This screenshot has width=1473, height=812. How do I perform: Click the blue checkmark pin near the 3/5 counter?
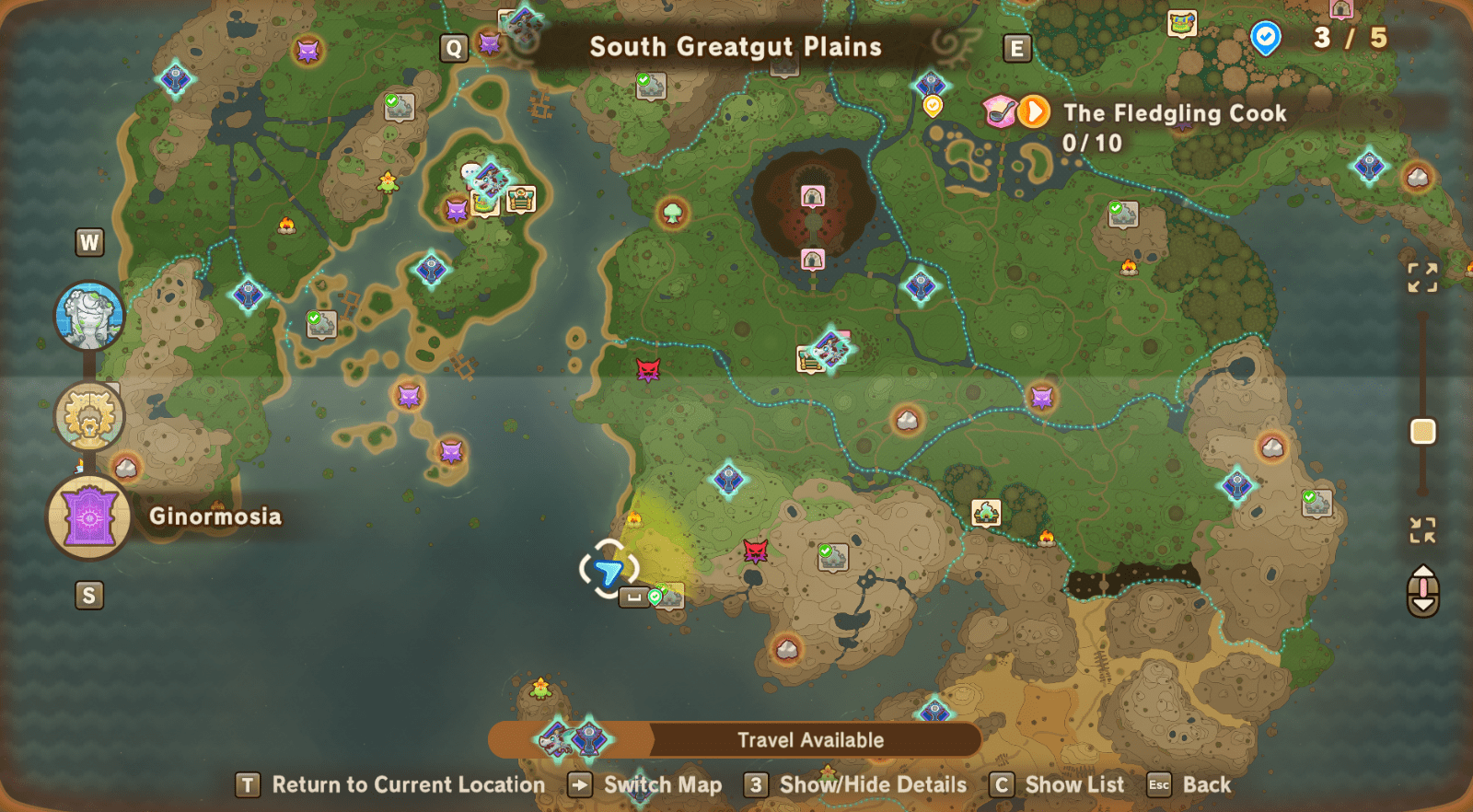point(1267,39)
